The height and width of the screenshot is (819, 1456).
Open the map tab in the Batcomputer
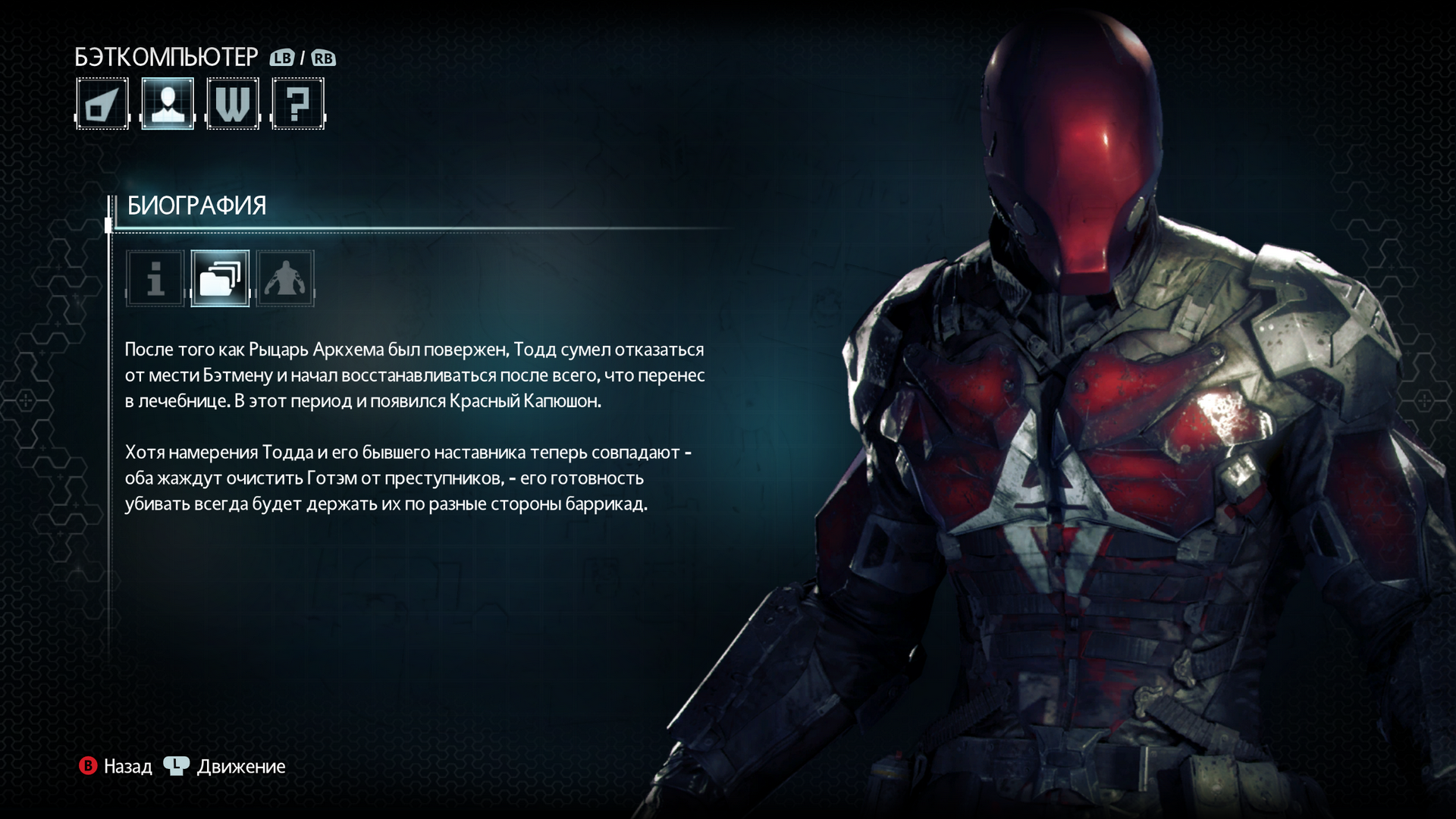pyautogui.click(x=102, y=104)
